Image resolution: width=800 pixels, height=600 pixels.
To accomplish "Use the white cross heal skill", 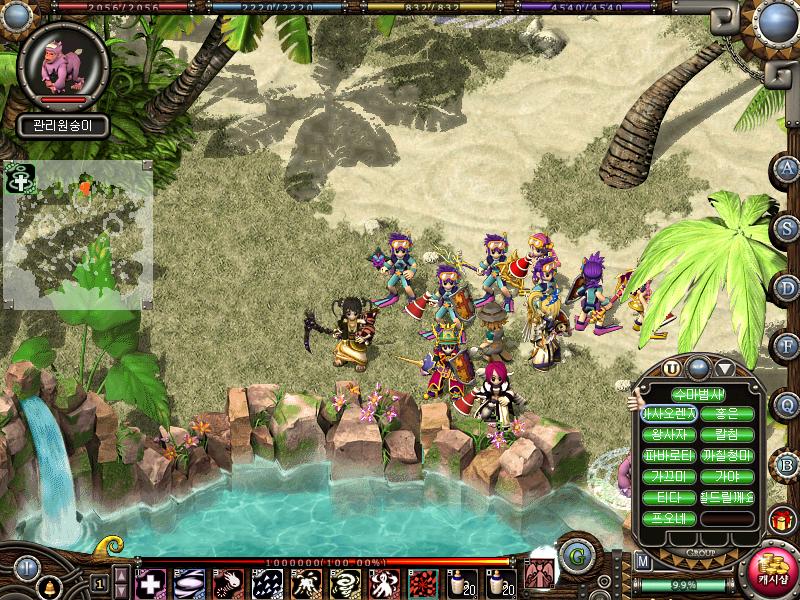I will (151, 582).
